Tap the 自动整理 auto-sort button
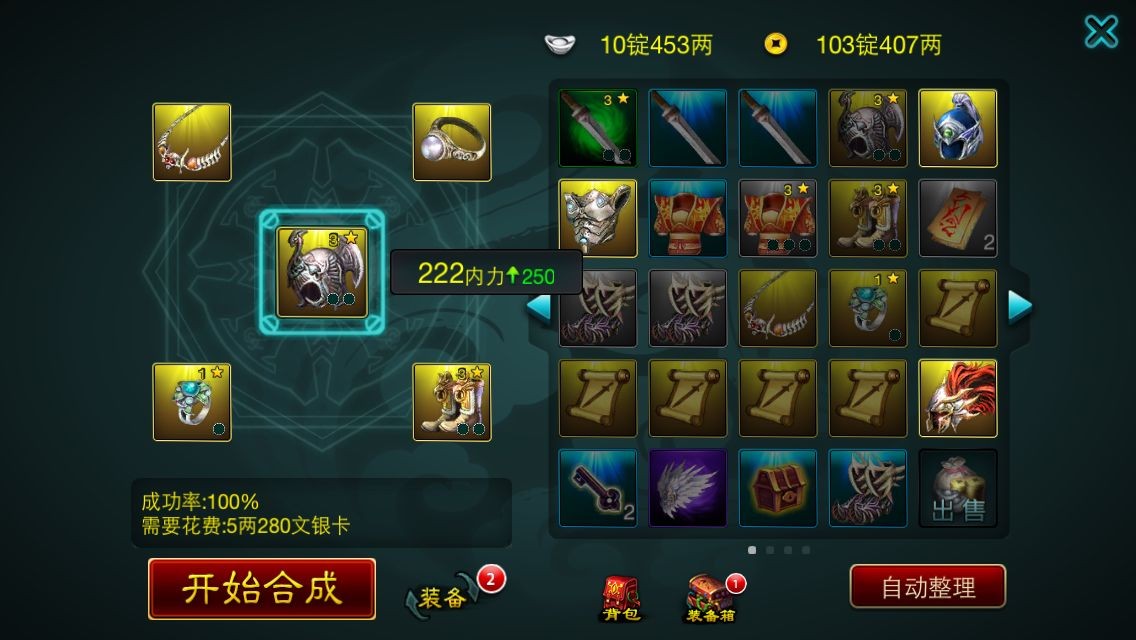Image resolution: width=1136 pixels, height=640 pixels. [927, 587]
